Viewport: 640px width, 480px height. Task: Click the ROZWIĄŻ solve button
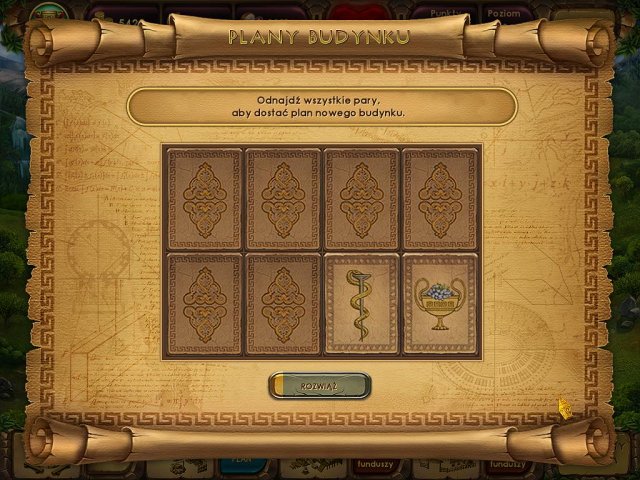coord(320,385)
